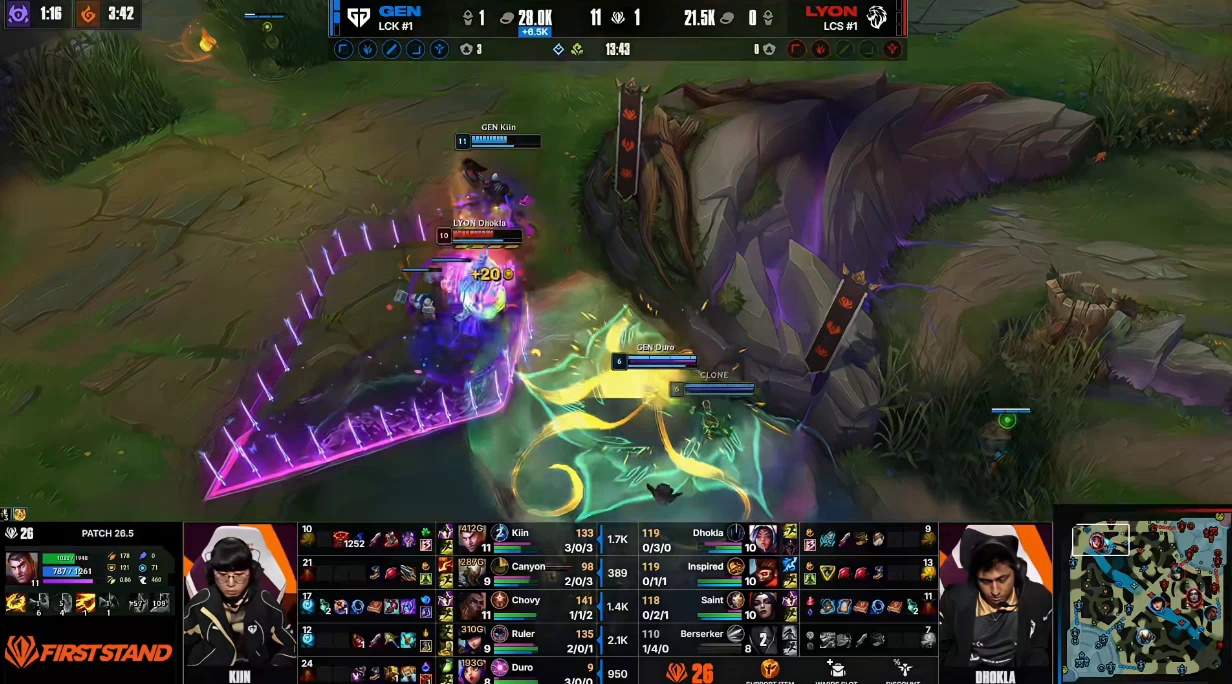Click the Support Item icon in the bottom bar
This screenshot has height=684, width=1232.
point(771,669)
